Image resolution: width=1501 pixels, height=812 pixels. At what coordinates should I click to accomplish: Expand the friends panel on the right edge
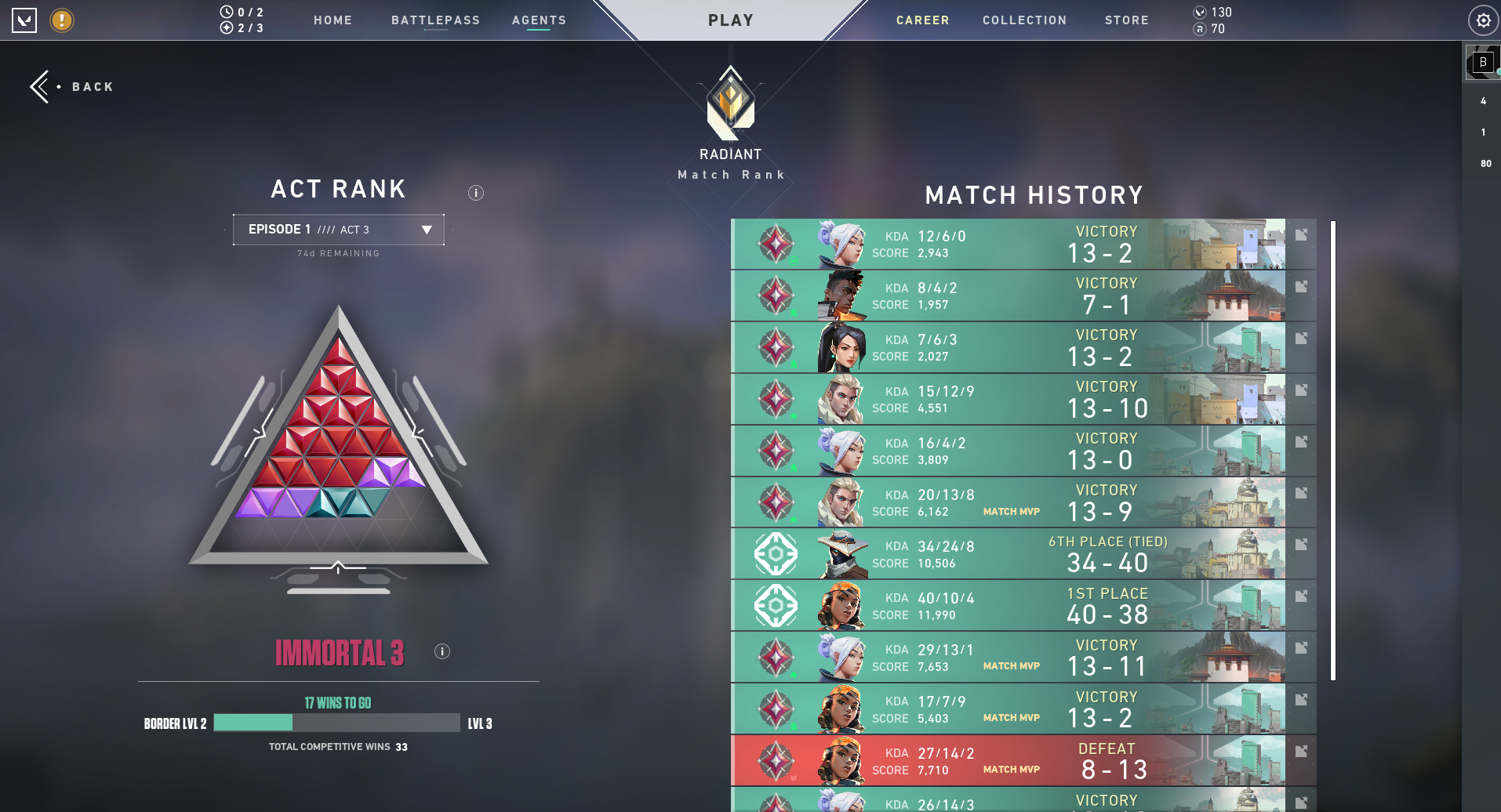click(x=1482, y=63)
